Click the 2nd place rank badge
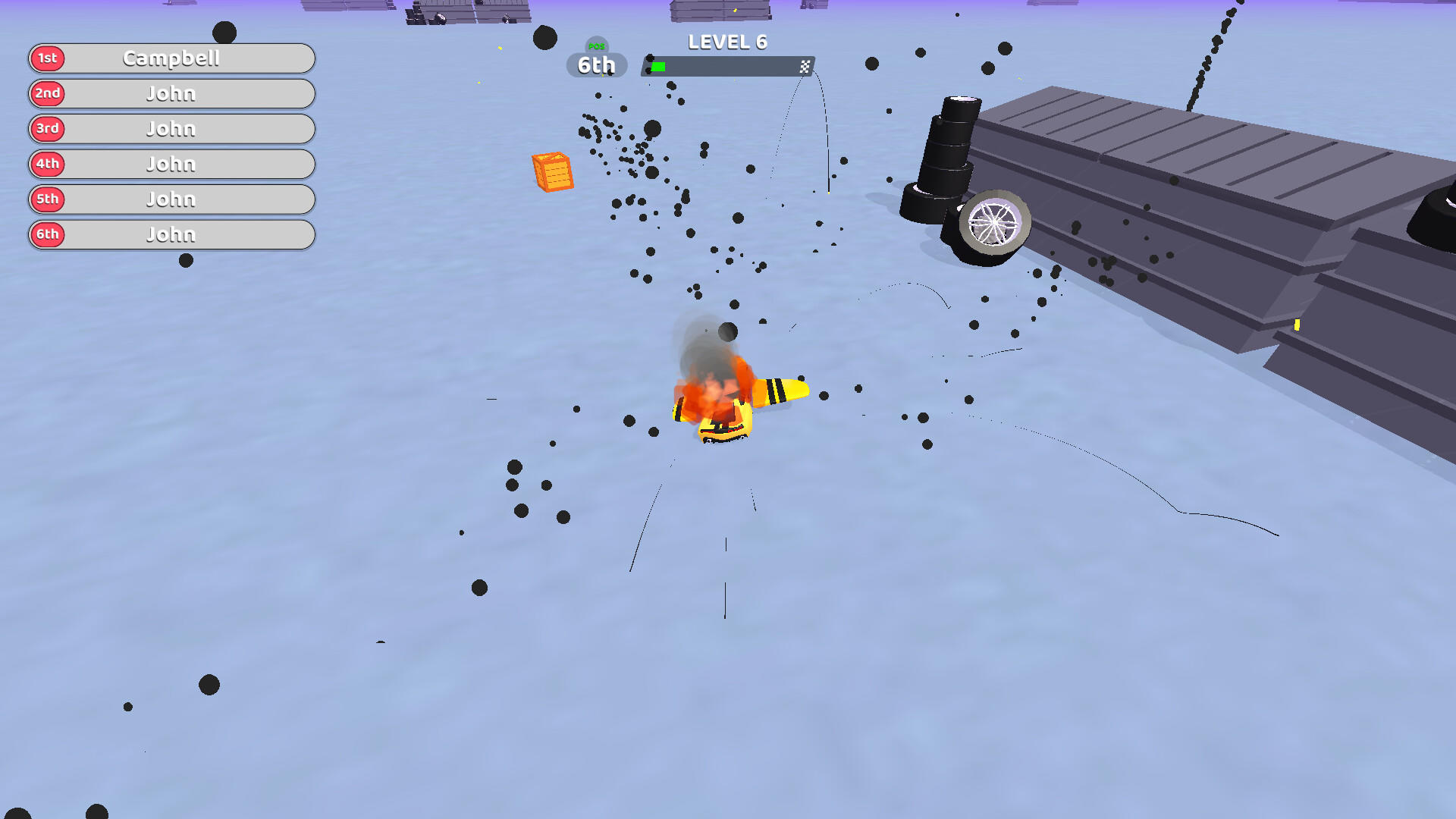1456x819 pixels. point(47,93)
